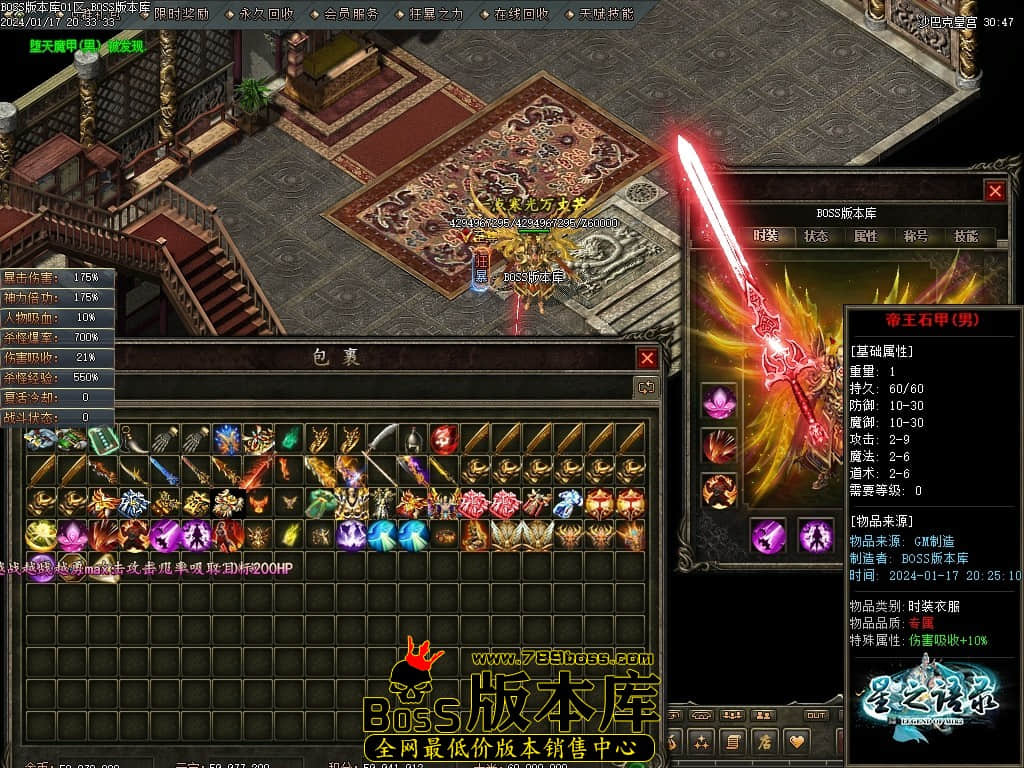Image resolution: width=1024 pixels, height=768 pixels.
Task: Select the red helmet item in bag
Action: [x=444, y=438]
